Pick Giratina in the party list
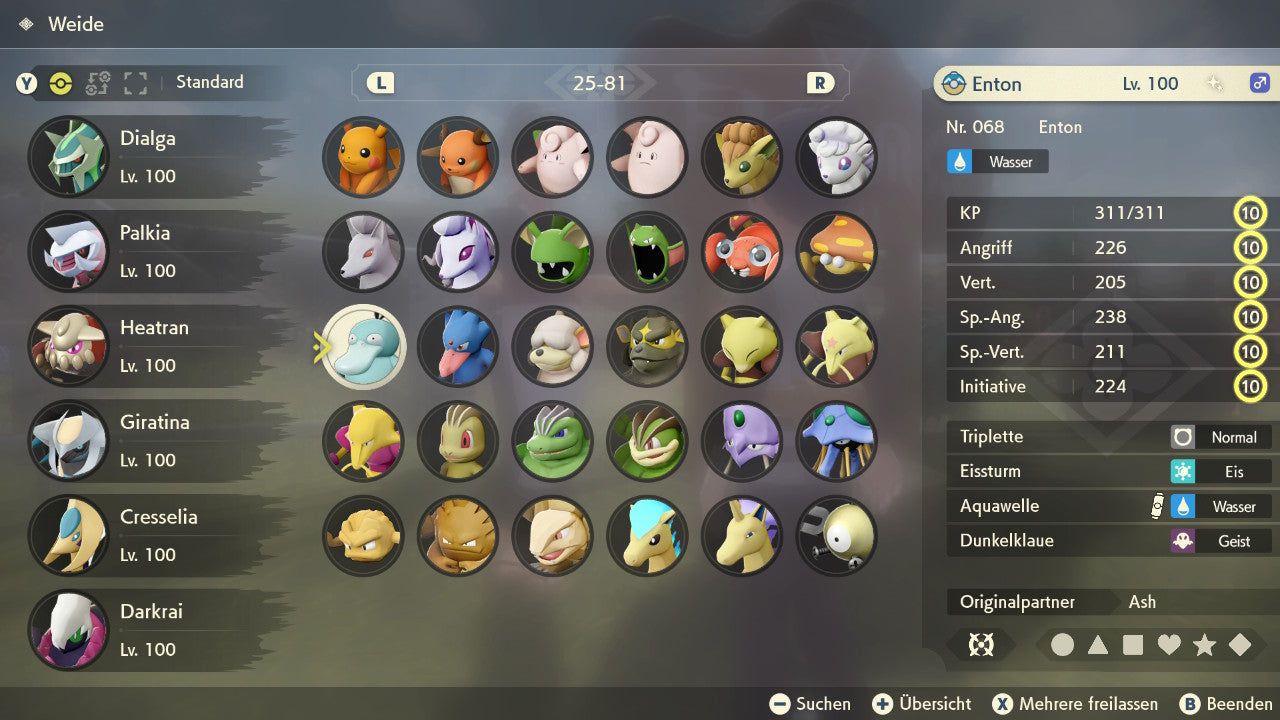 (x=150, y=440)
